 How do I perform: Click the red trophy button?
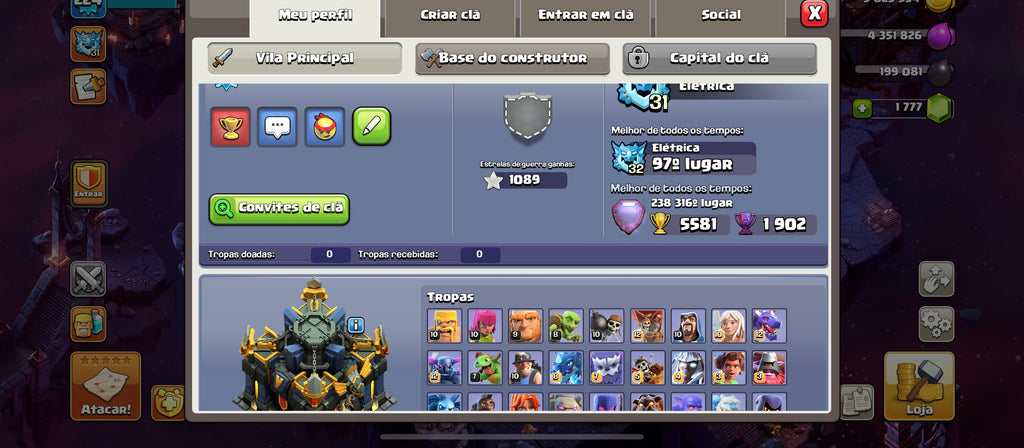(x=230, y=126)
